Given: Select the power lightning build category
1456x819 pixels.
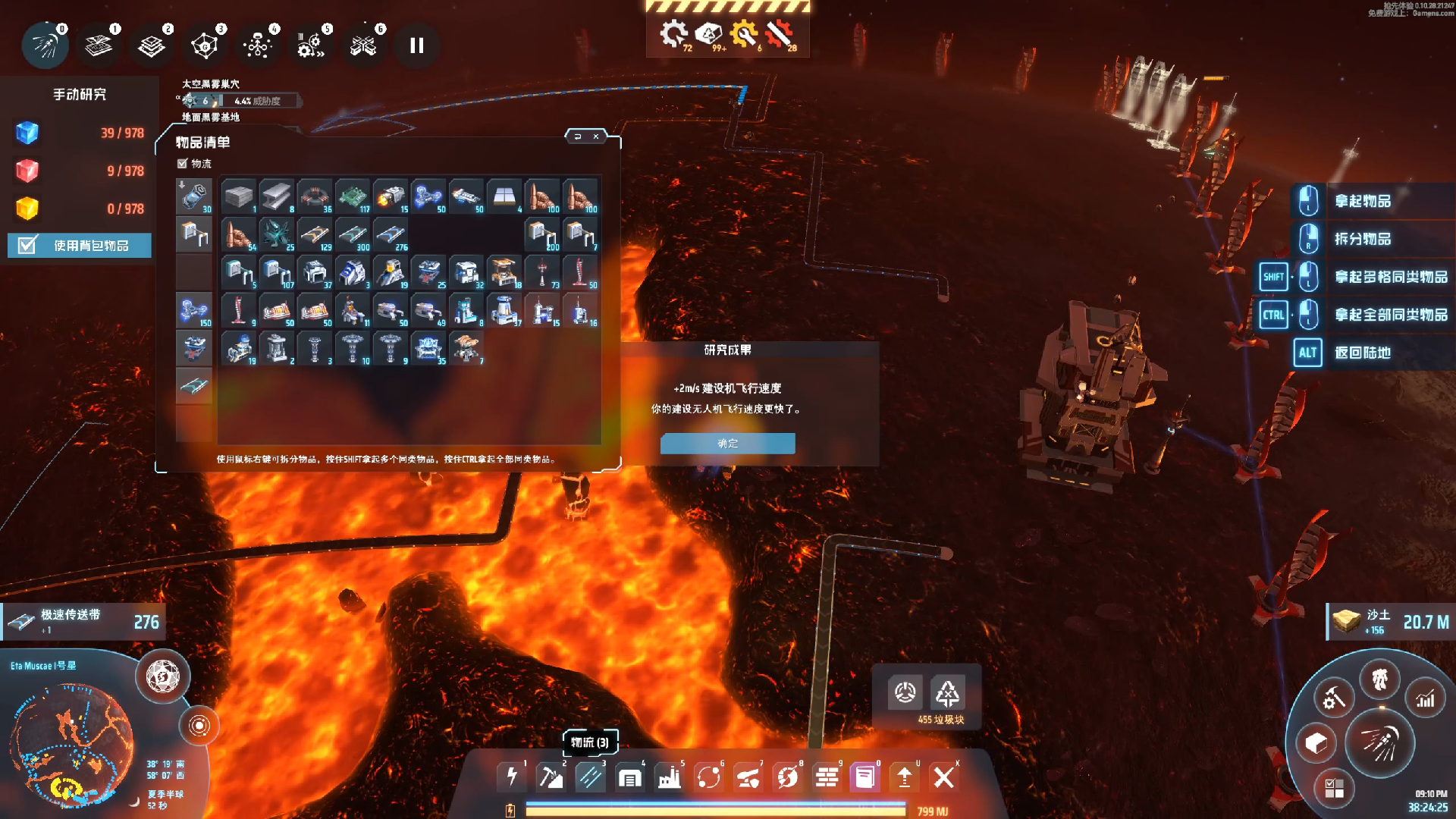Looking at the screenshot, I should pyautogui.click(x=512, y=777).
